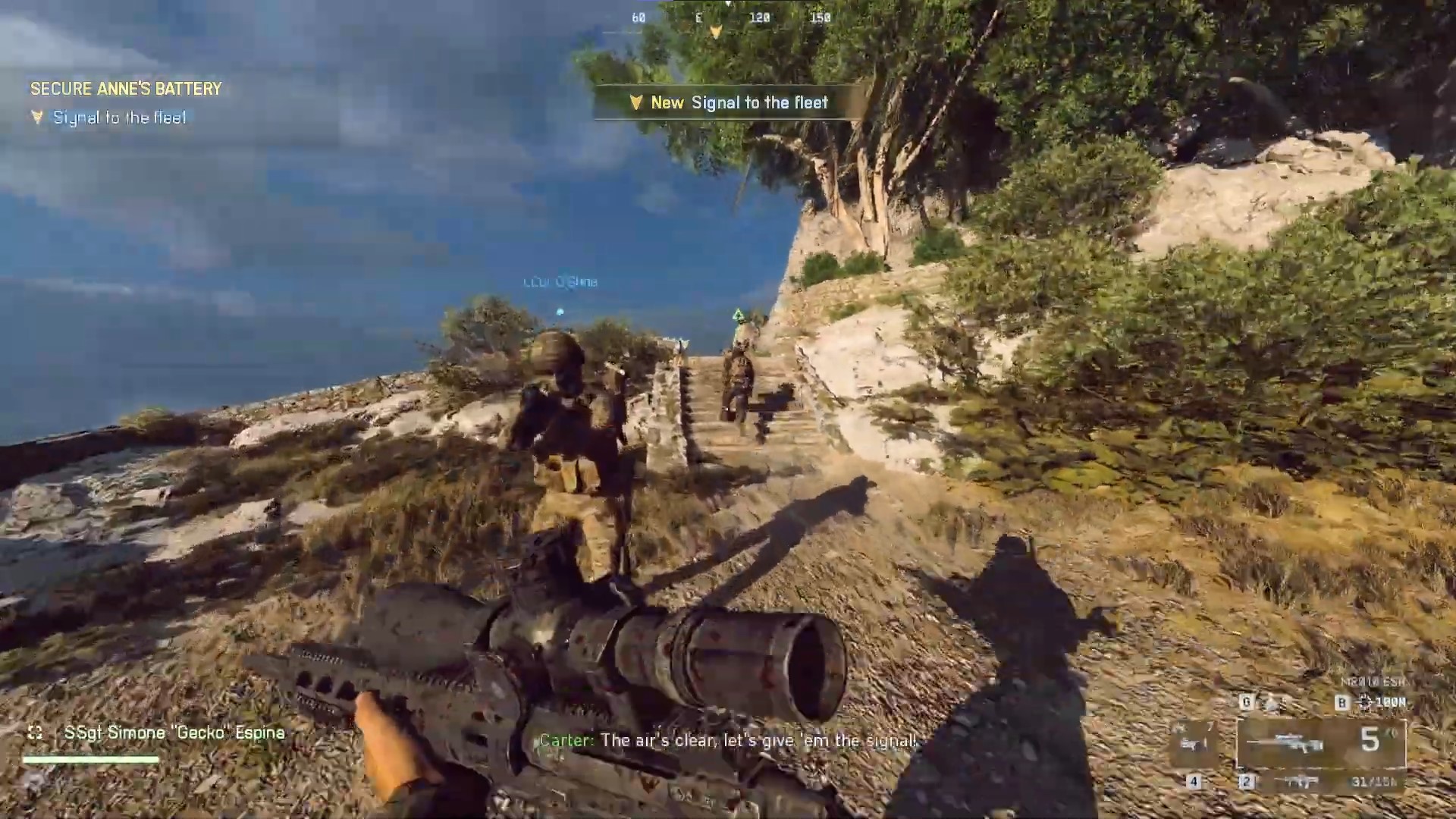Screen dimensions: 1456x819
Task: Click the green objective waypoint marker
Action: pos(738,314)
